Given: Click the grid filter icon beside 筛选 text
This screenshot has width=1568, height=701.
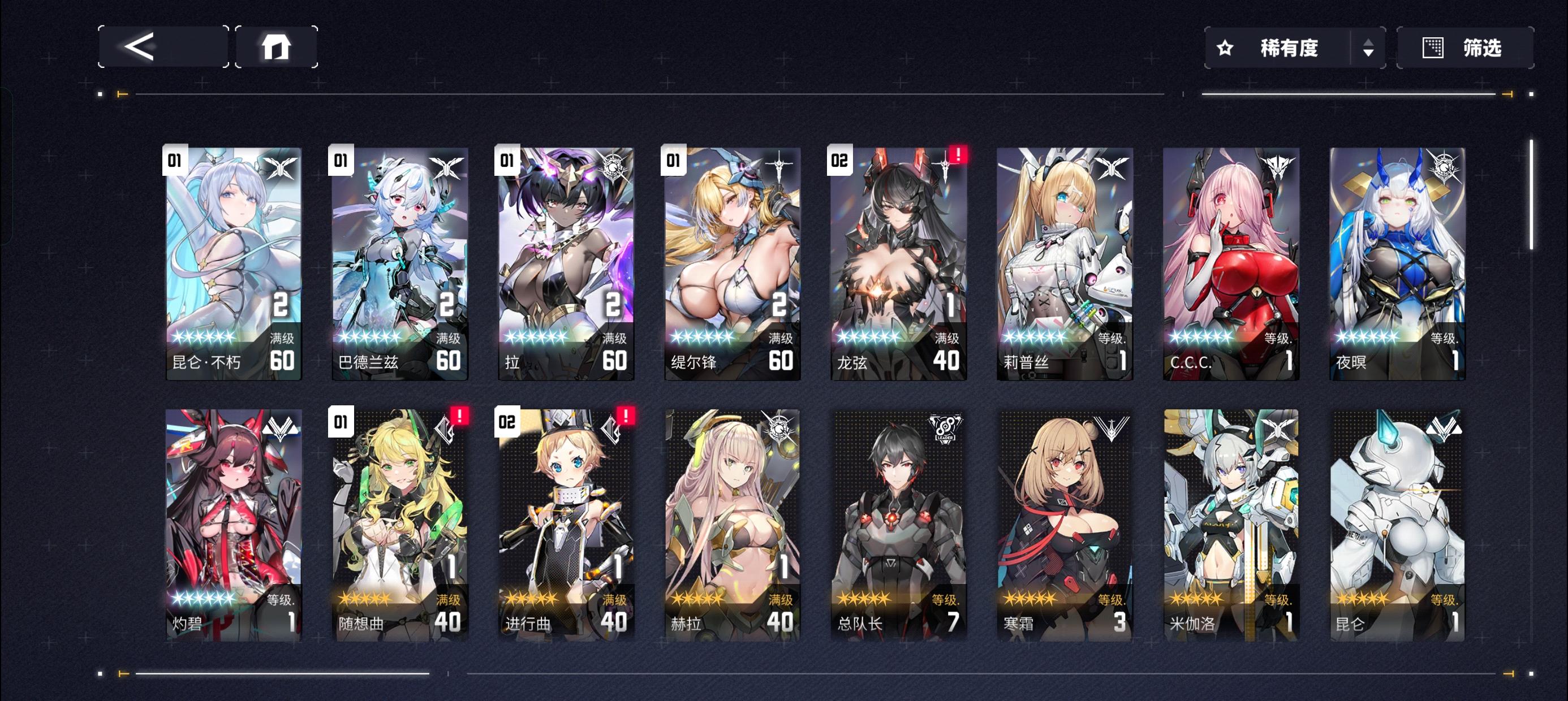Looking at the screenshot, I should (1433, 47).
